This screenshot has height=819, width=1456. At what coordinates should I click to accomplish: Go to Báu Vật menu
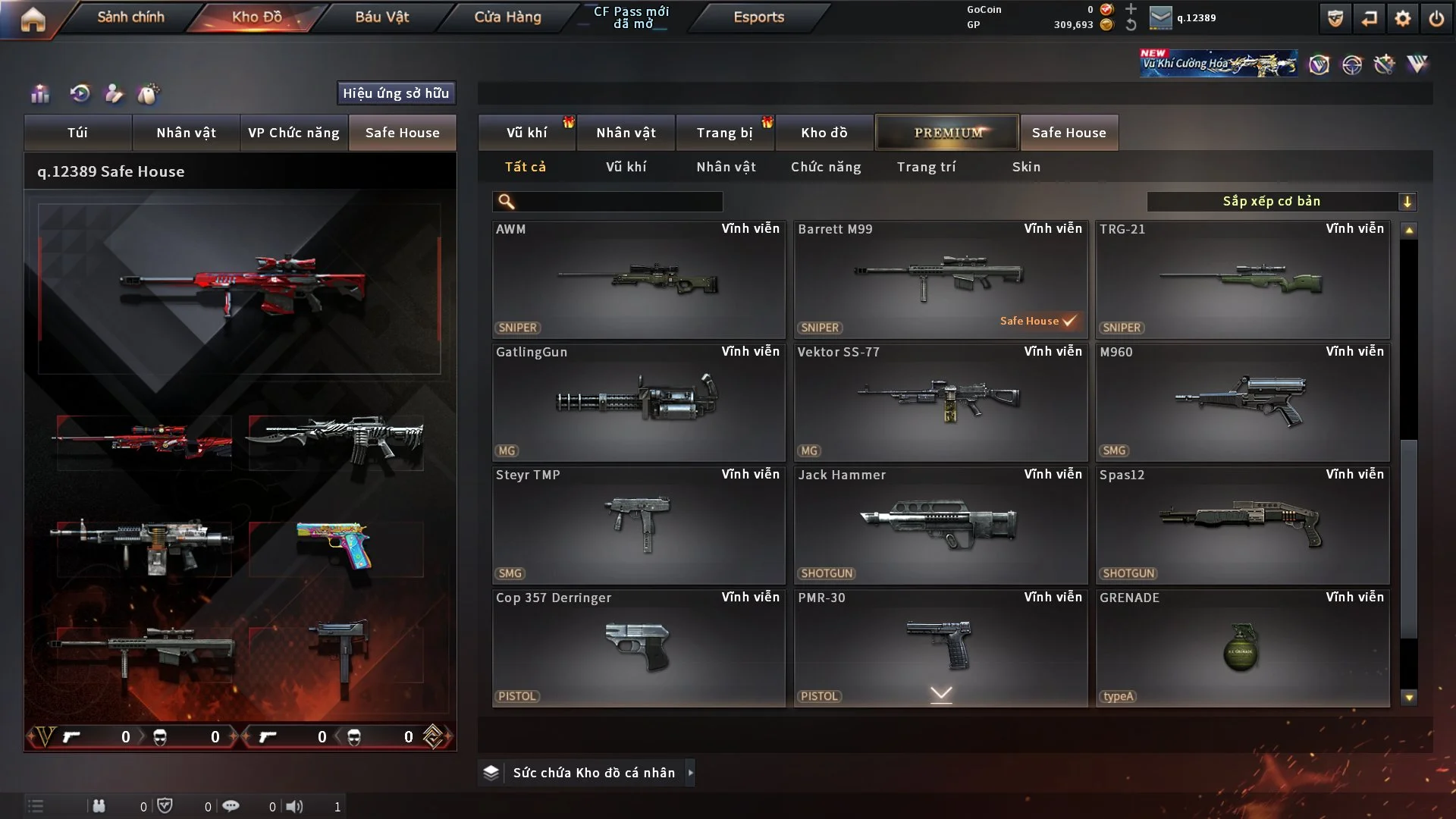381,17
